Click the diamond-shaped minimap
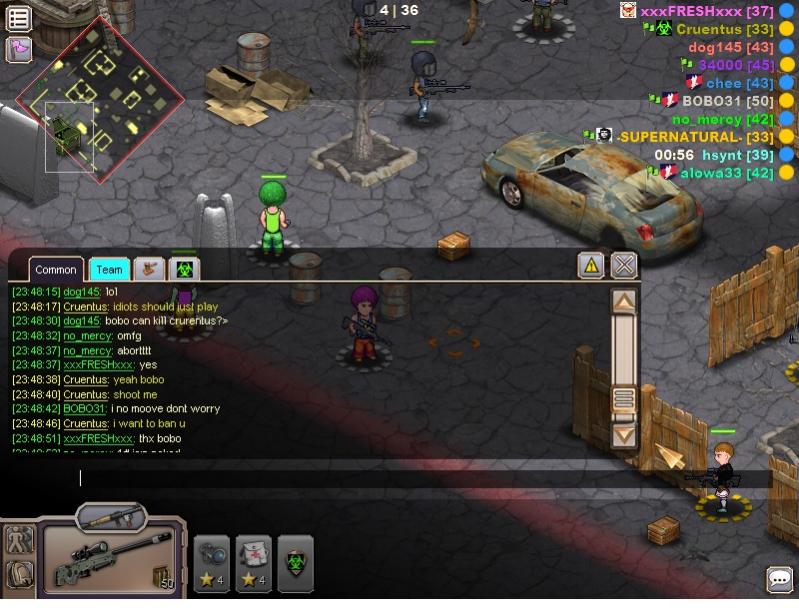The width and height of the screenshot is (799, 613). tap(100, 98)
